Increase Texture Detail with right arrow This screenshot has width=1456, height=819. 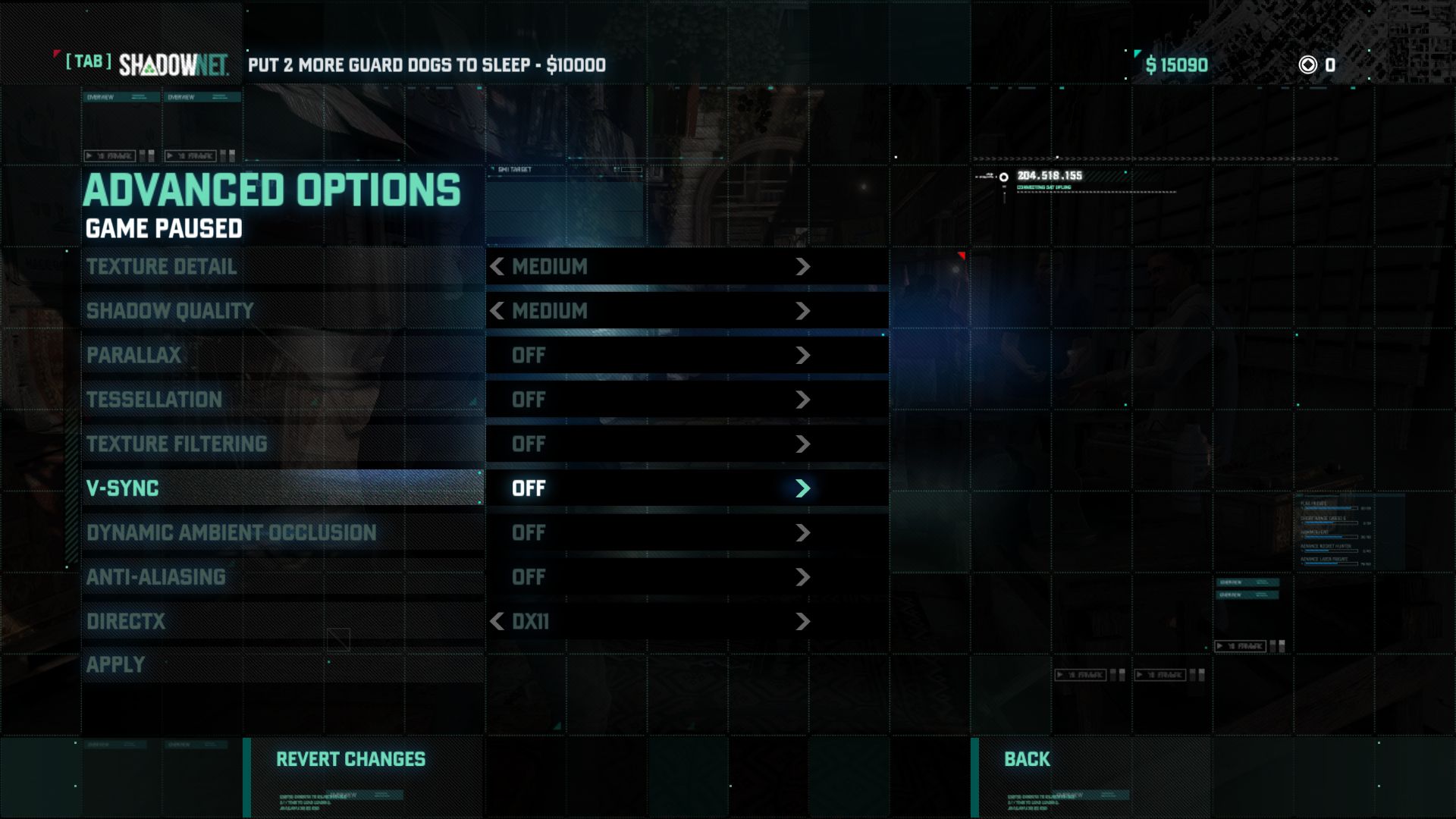pyautogui.click(x=803, y=267)
